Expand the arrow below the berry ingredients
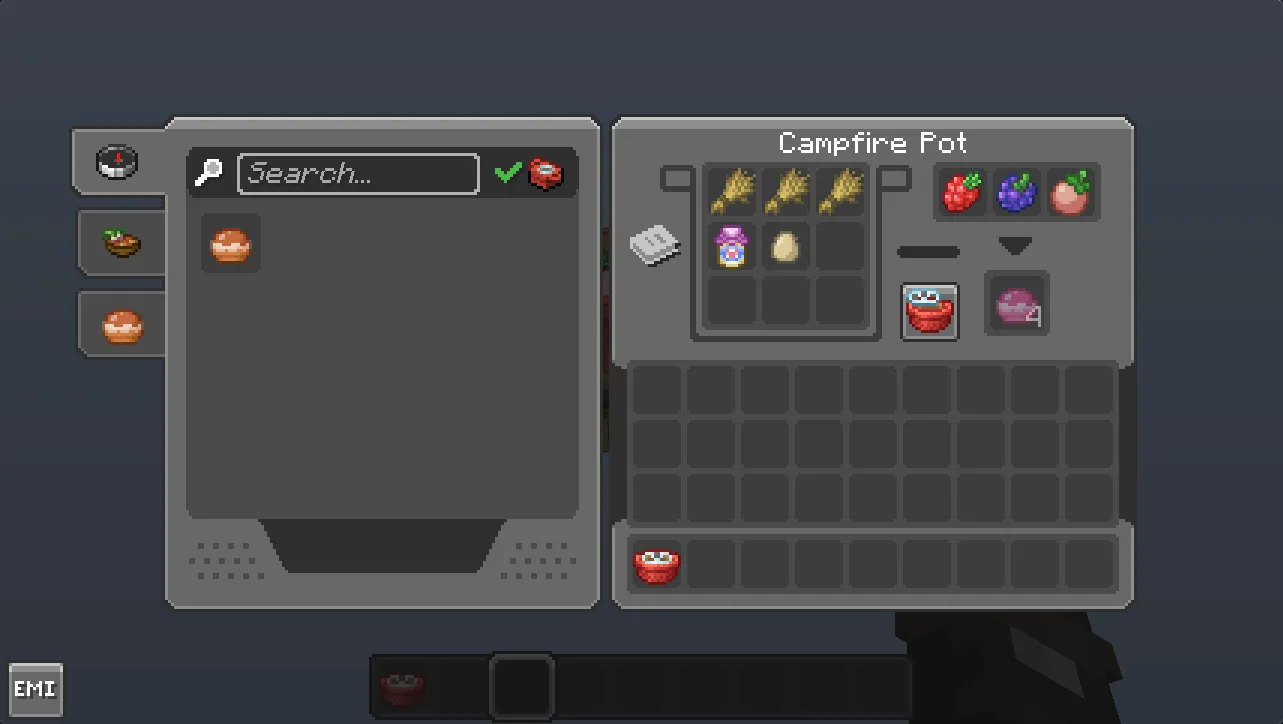The height and width of the screenshot is (724, 1283). click(x=1017, y=244)
